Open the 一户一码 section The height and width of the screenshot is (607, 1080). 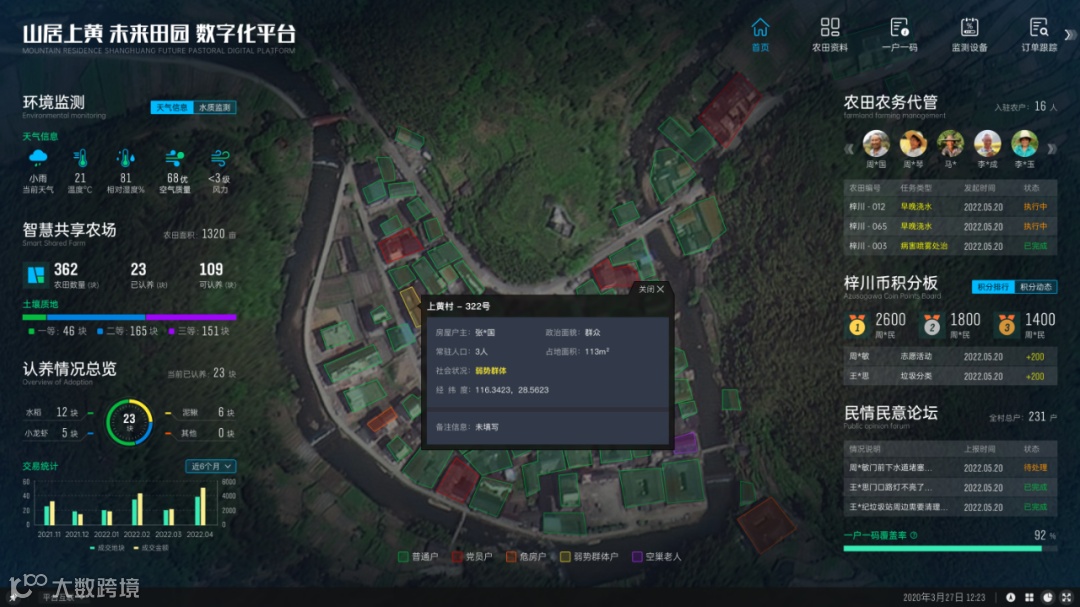(899, 34)
